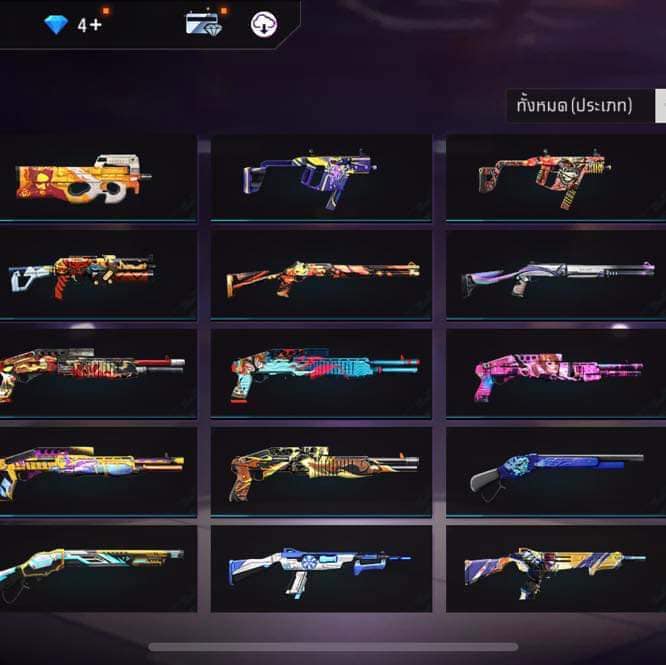
Task: Add diamonds with the plus button
Action: click(x=96, y=25)
